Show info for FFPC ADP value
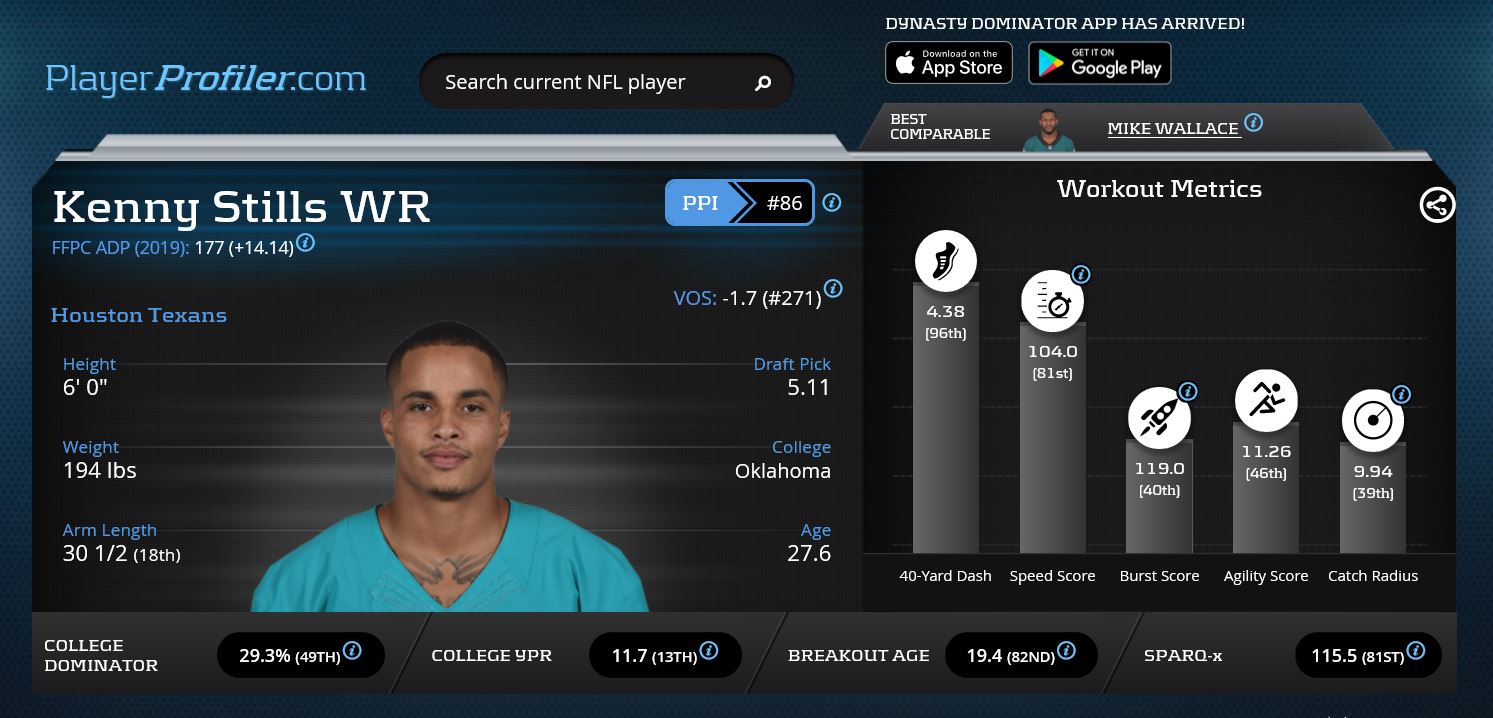Viewport: 1493px width, 718px height. tap(306, 242)
